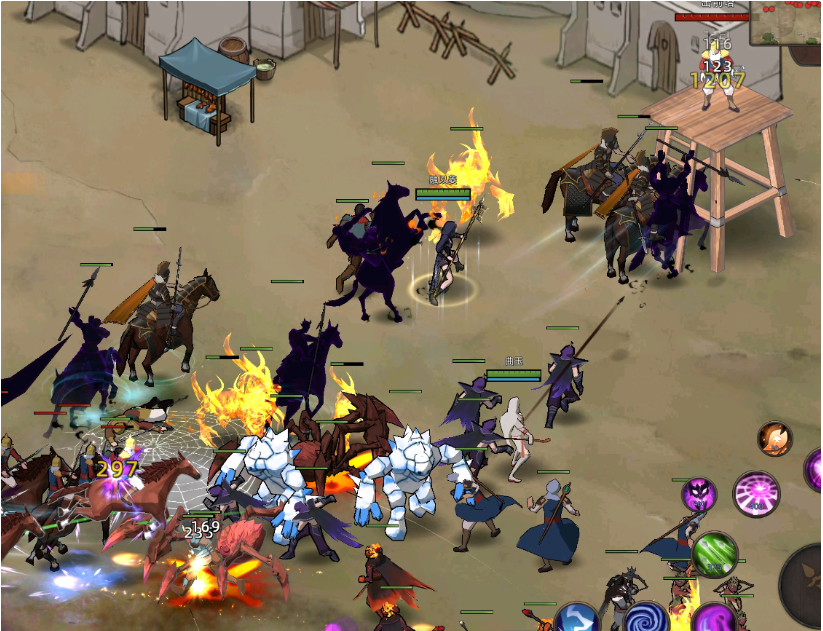Tap the large dark basic attack button

pos(806,582)
